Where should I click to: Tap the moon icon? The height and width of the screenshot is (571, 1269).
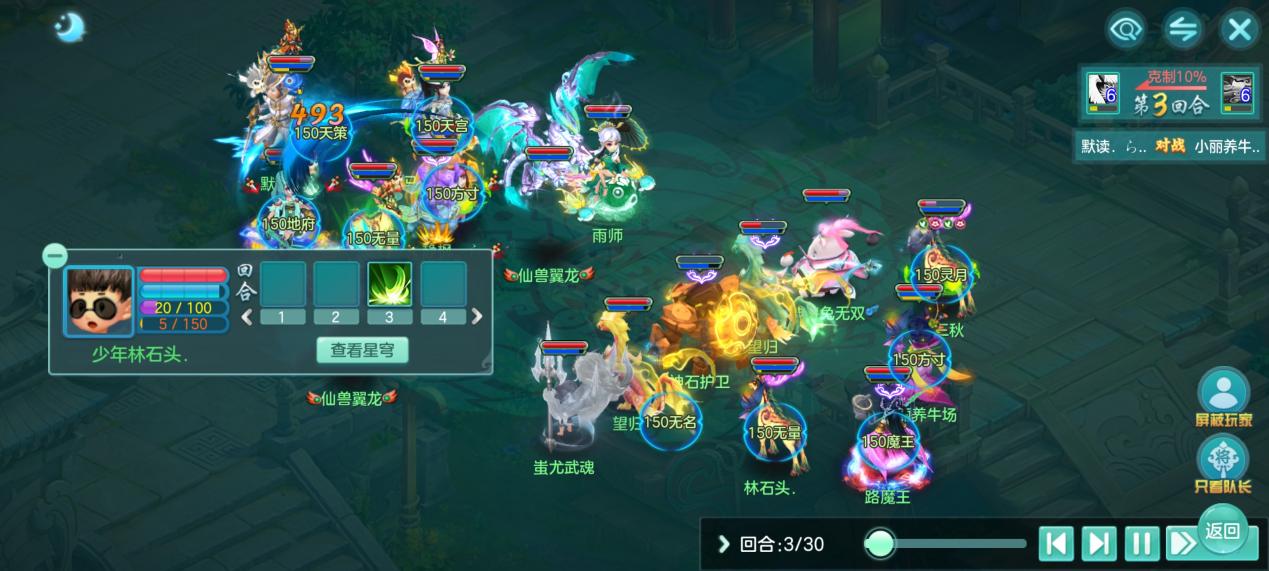[69, 27]
